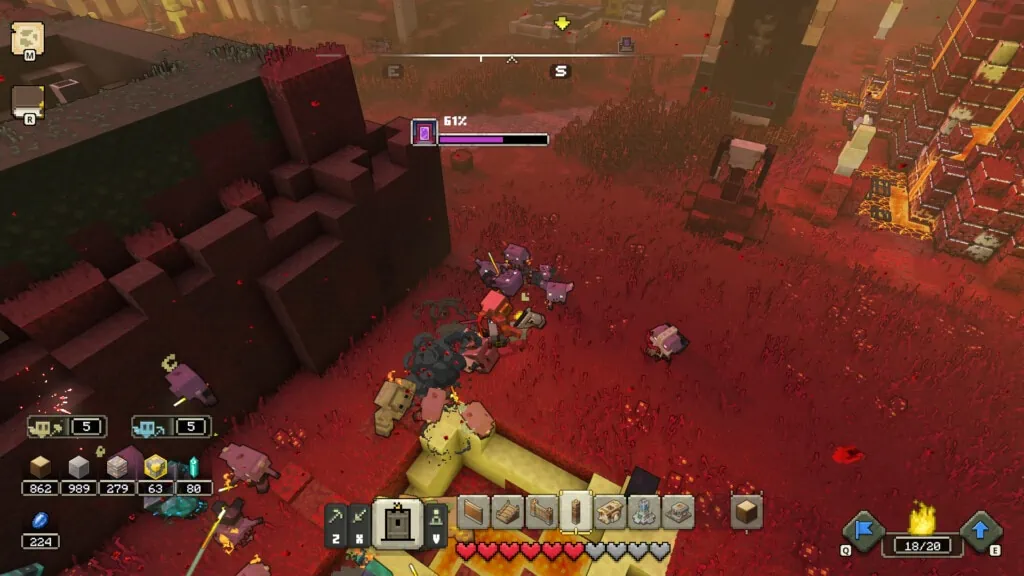The image size is (1024, 576).
Task: Click the separate wooden block slot
Action: click(746, 512)
